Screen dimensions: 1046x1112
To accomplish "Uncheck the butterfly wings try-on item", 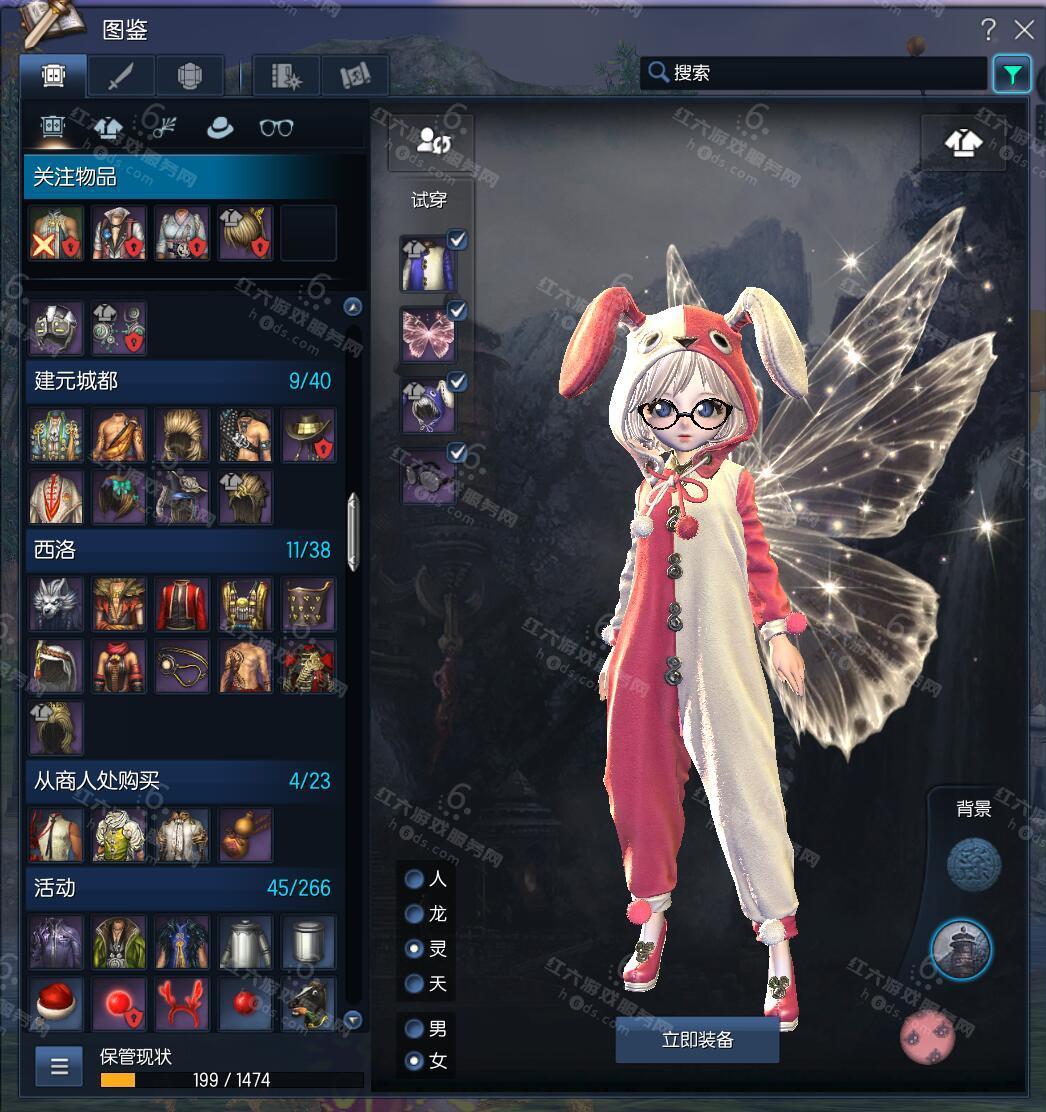I will pos(457,310).
